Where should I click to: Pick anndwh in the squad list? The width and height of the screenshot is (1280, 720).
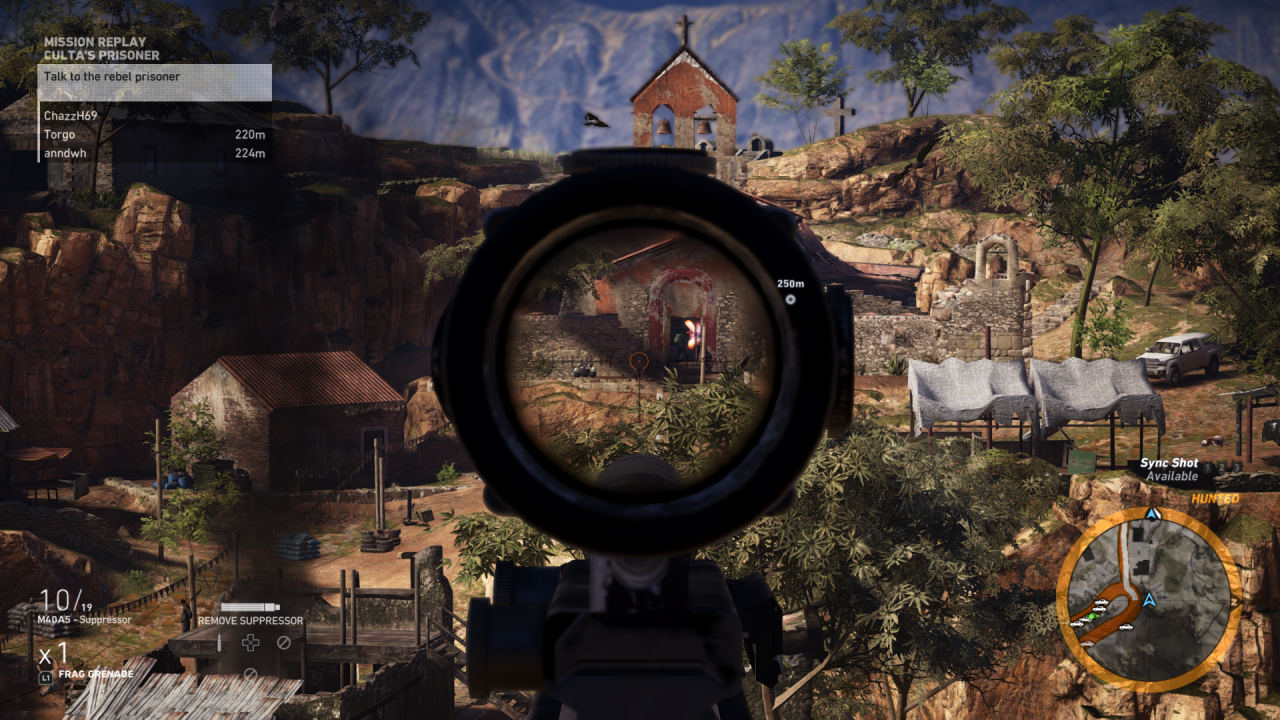(x=66, y=154)
